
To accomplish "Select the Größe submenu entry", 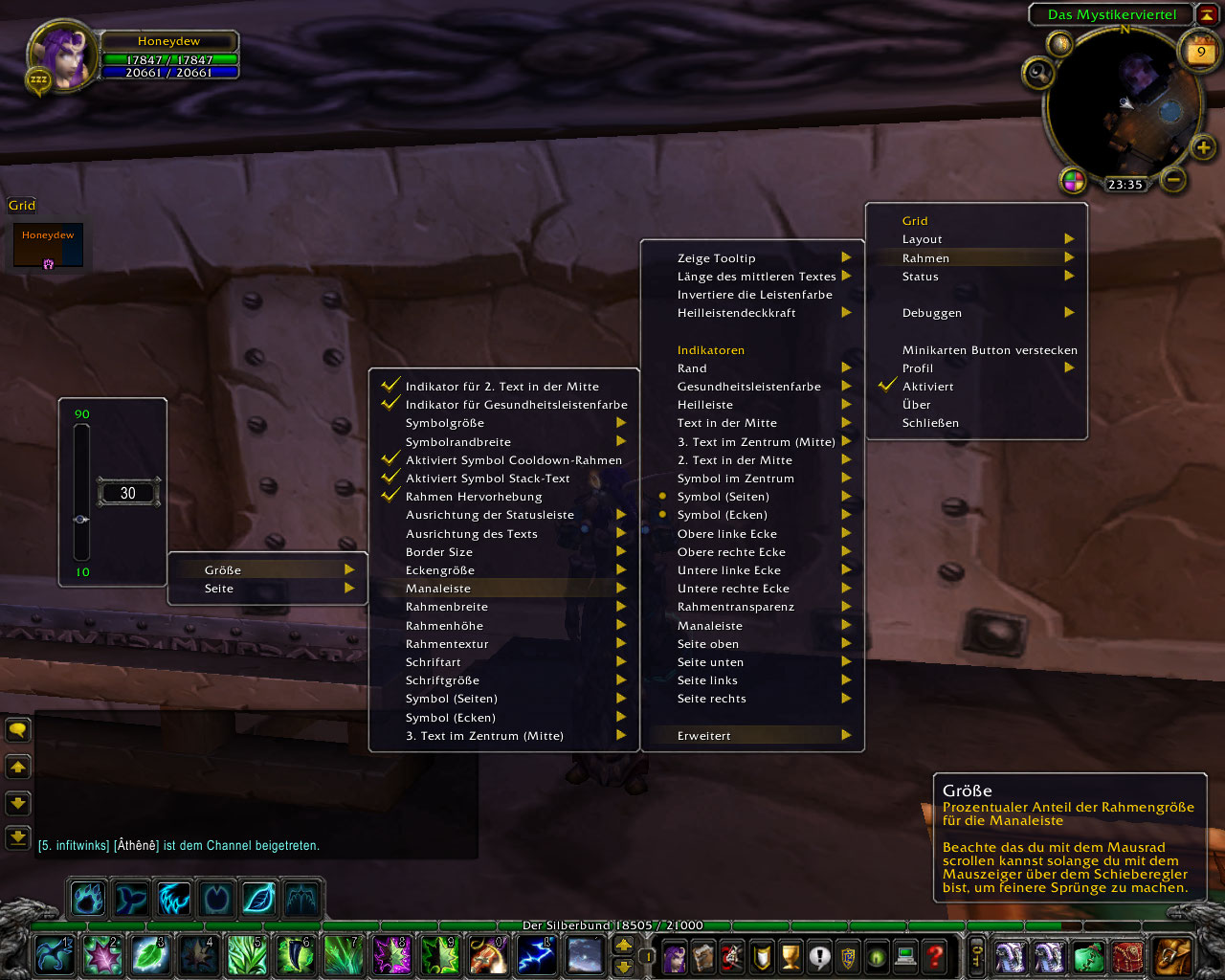I will [x=223, y=570].
